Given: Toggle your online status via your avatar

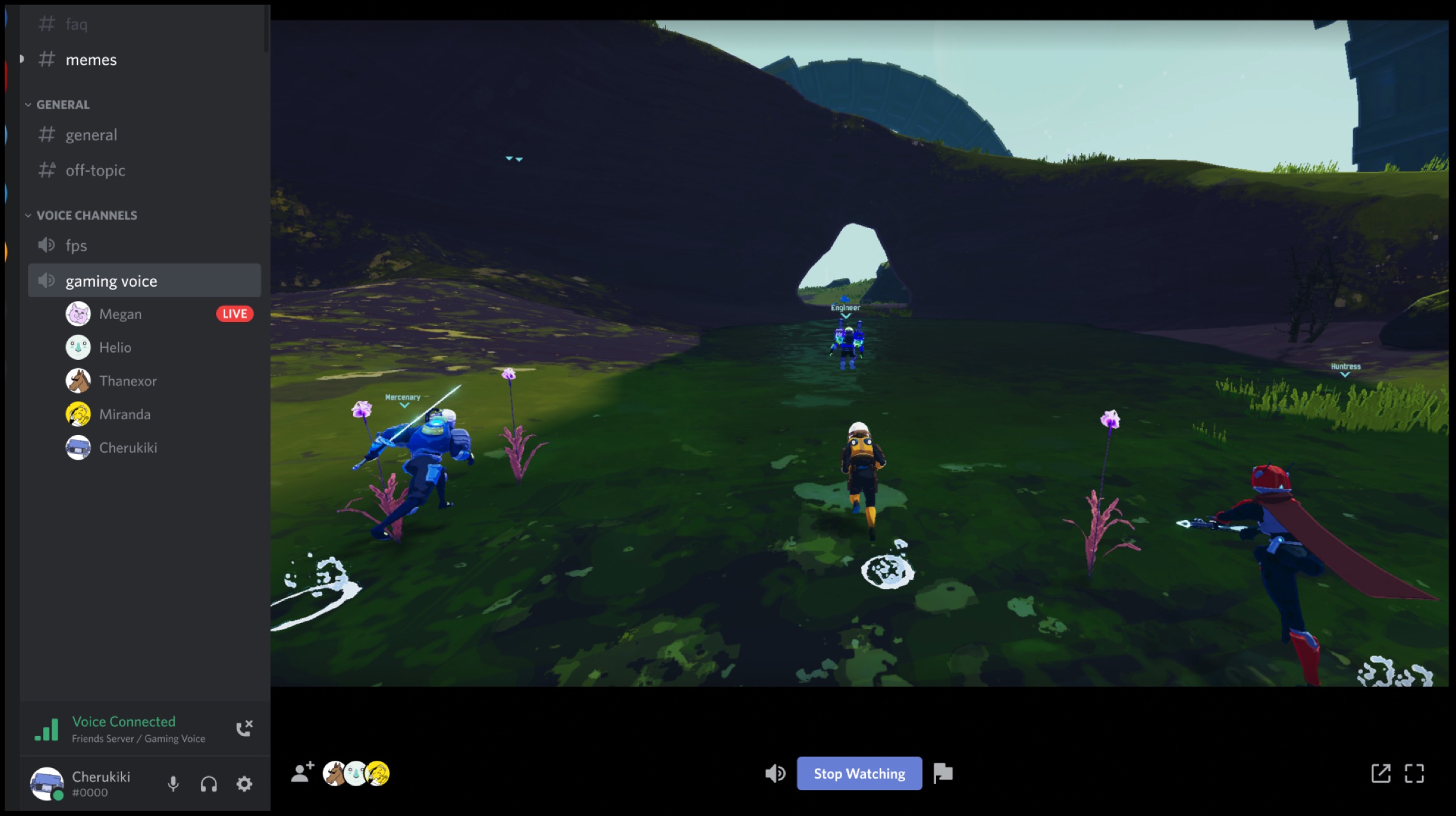Looking at the screenshot, I should [x=47, y=783].
